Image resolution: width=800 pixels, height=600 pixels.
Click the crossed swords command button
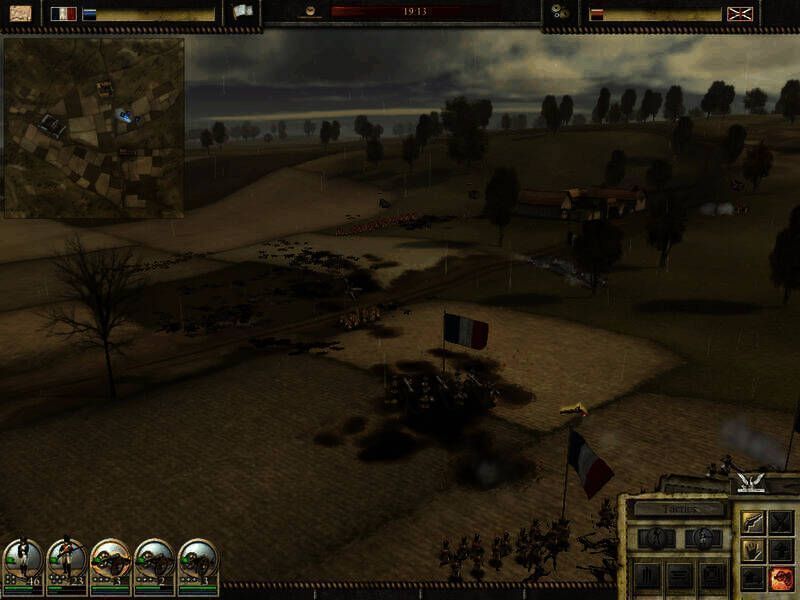(x=780, y=522)
